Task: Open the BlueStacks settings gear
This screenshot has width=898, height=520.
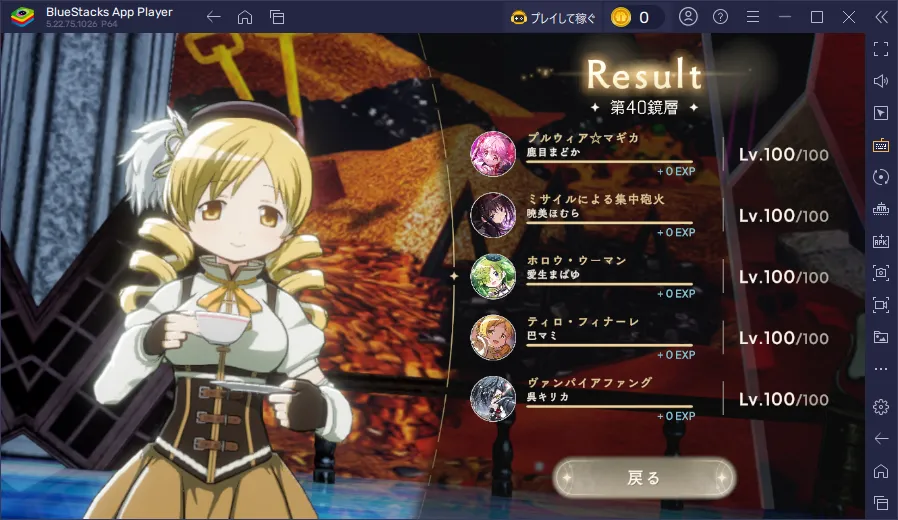Action: tap(881, 406)
